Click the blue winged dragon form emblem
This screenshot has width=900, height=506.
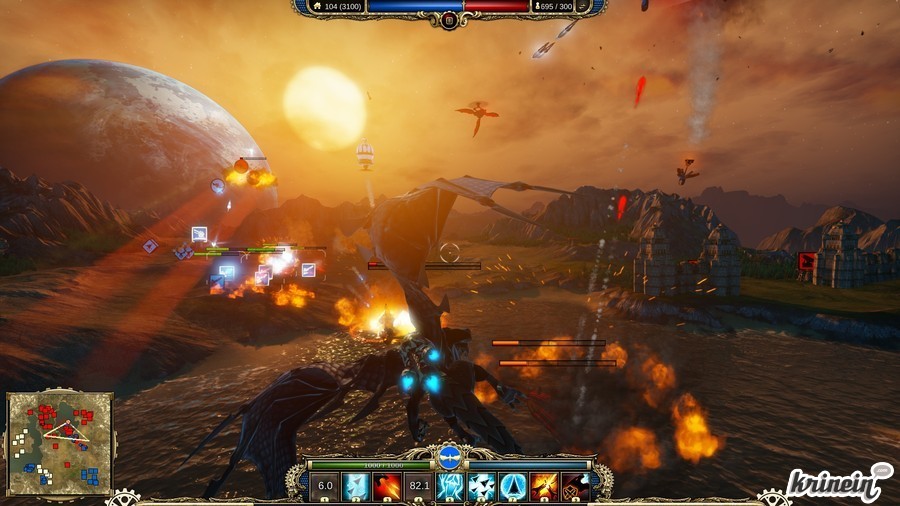[x=449, y=459]
